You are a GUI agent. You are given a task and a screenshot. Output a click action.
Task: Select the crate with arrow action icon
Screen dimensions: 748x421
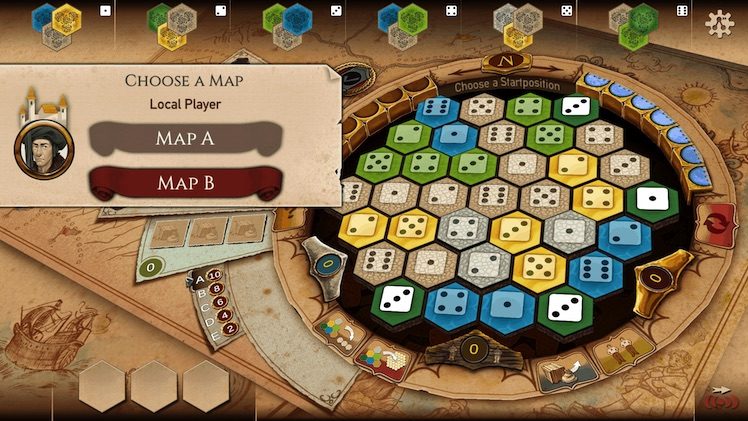click(564, 372)
